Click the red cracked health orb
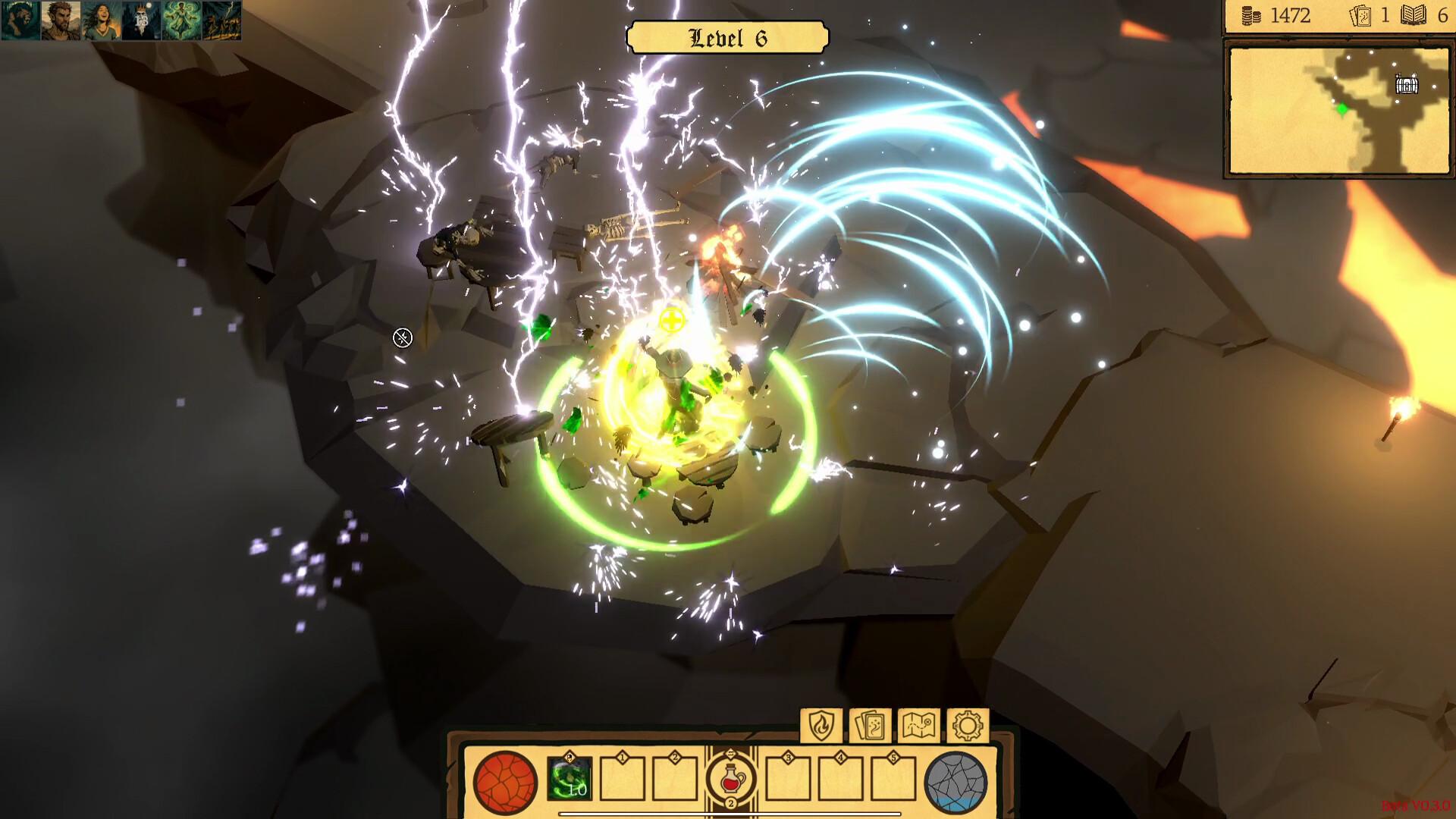 tap(505, 783)
